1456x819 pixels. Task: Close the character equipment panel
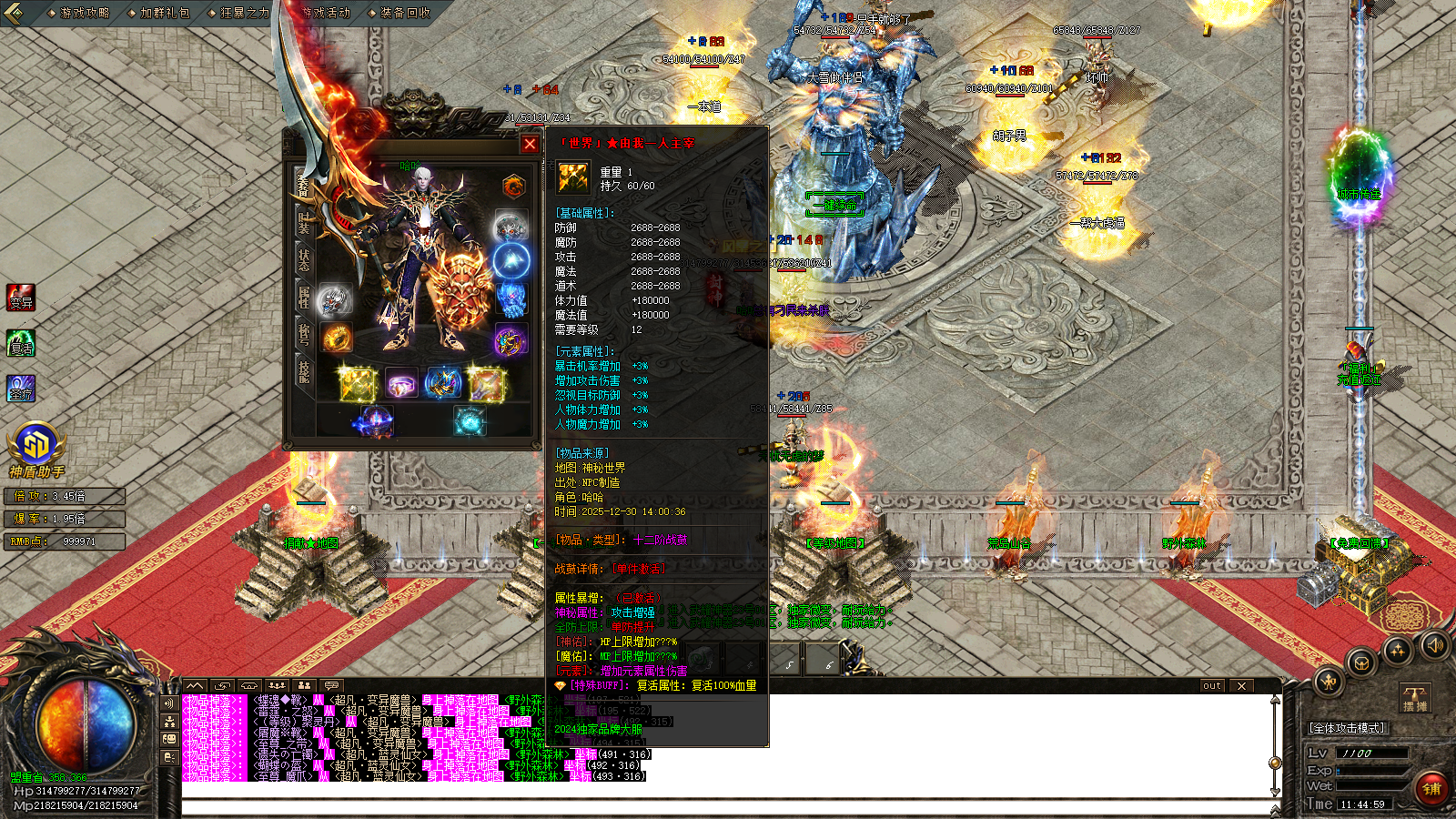coord(530,144)
